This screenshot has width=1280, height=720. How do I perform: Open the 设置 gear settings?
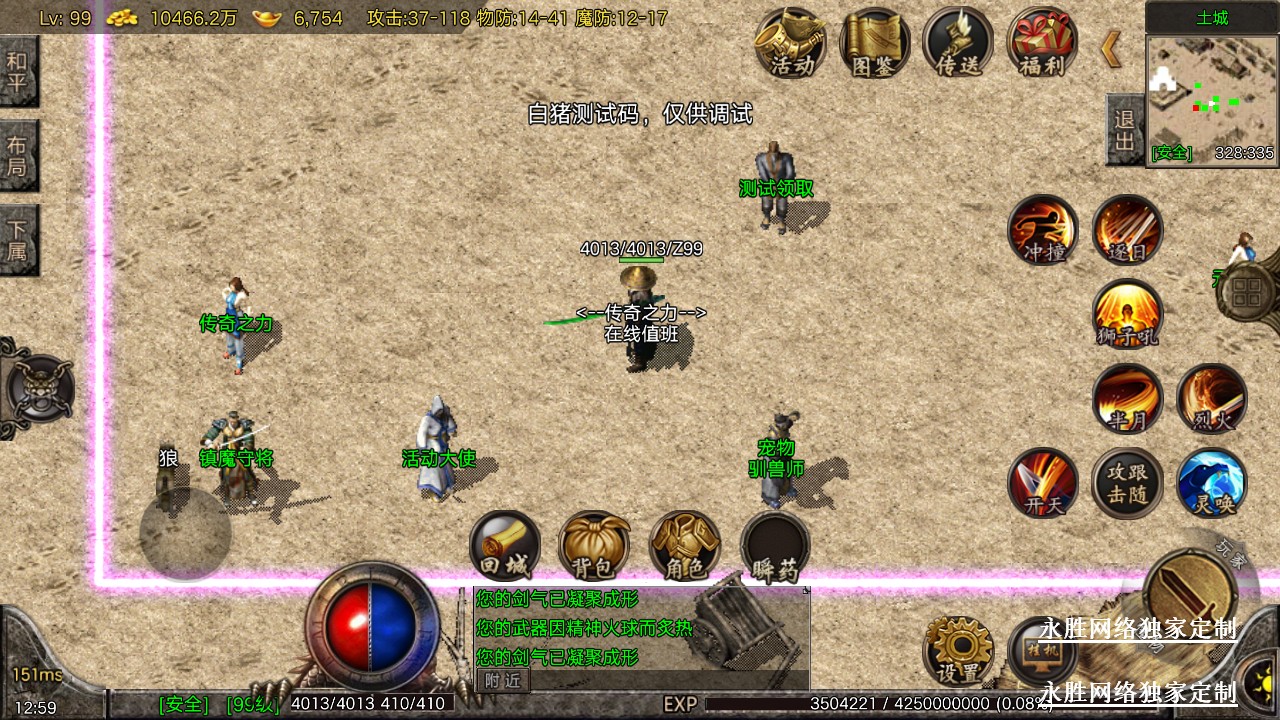958,650
